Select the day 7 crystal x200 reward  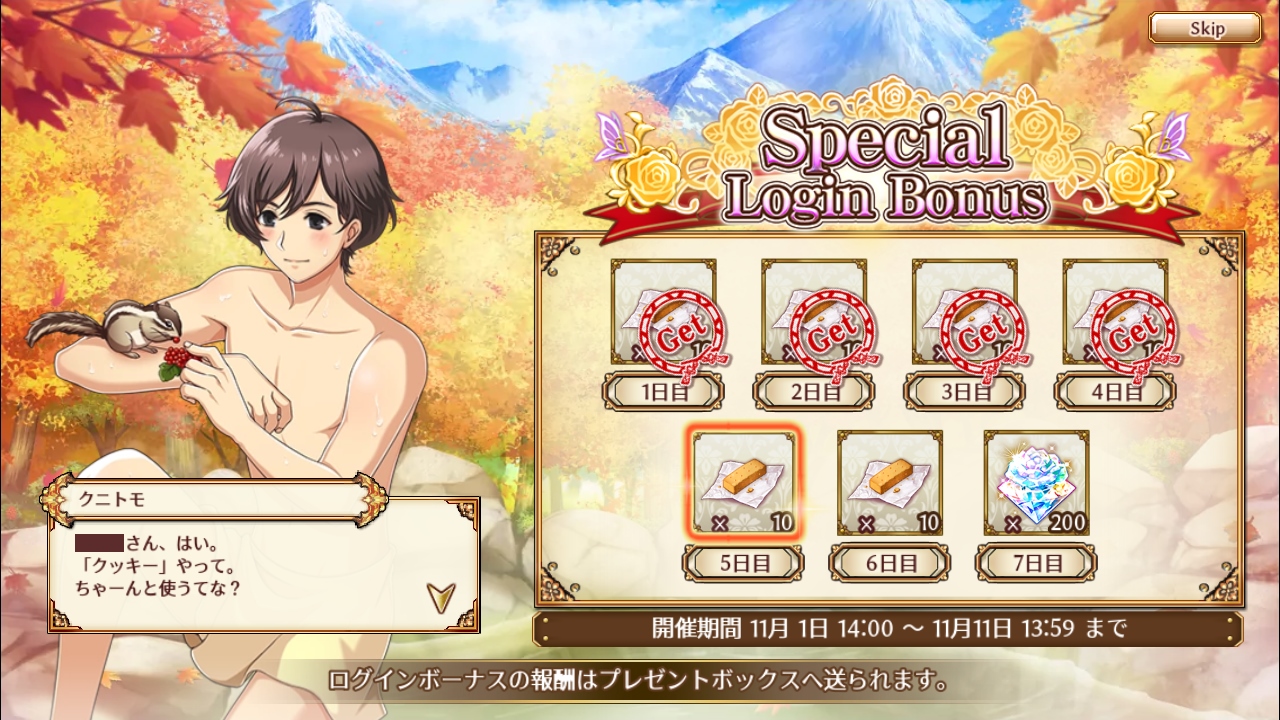[x=1036, y=483]
